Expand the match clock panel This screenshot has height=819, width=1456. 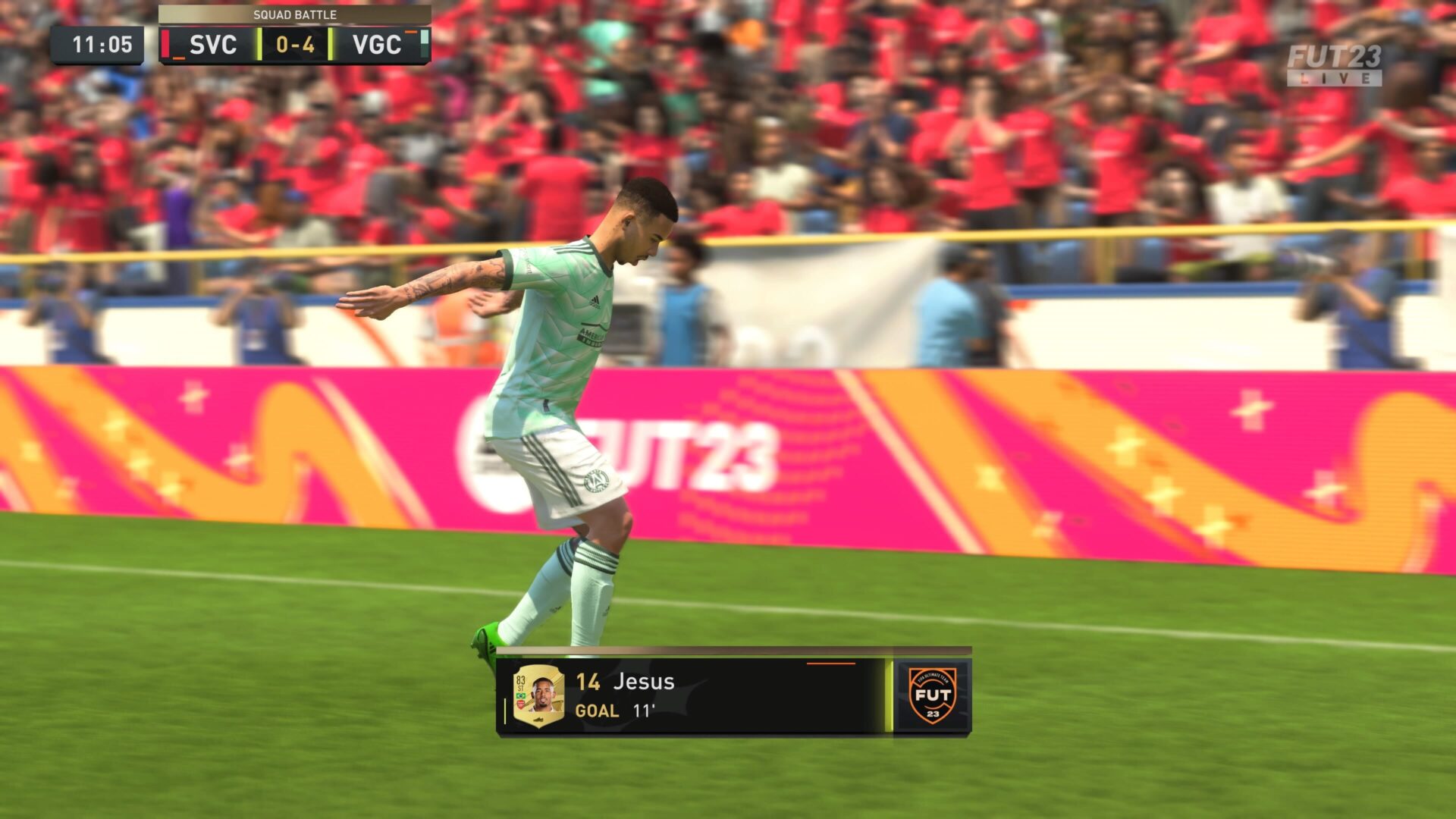tap(102, 43)
